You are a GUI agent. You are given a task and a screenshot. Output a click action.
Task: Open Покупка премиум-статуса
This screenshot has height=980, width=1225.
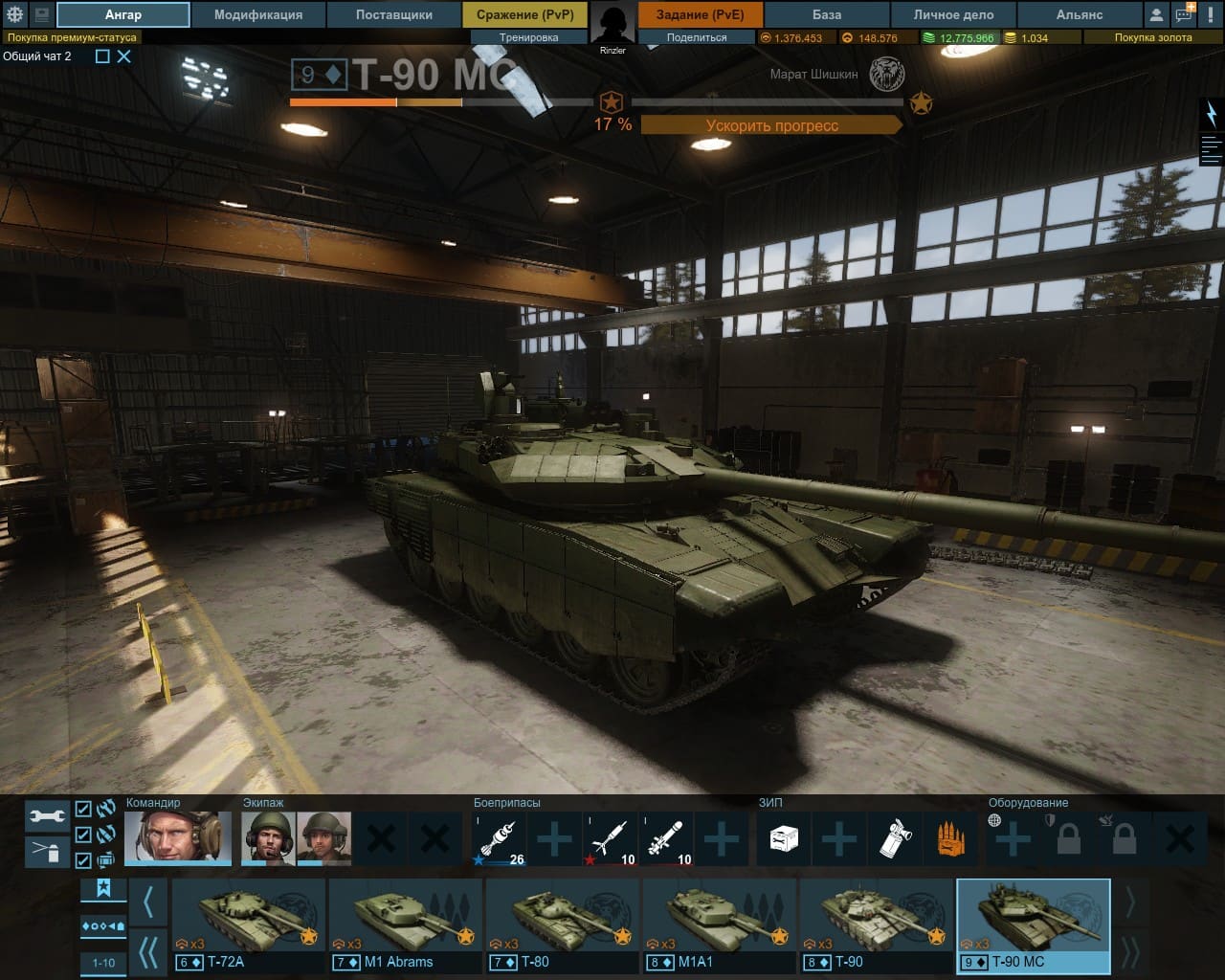point(72,37)
